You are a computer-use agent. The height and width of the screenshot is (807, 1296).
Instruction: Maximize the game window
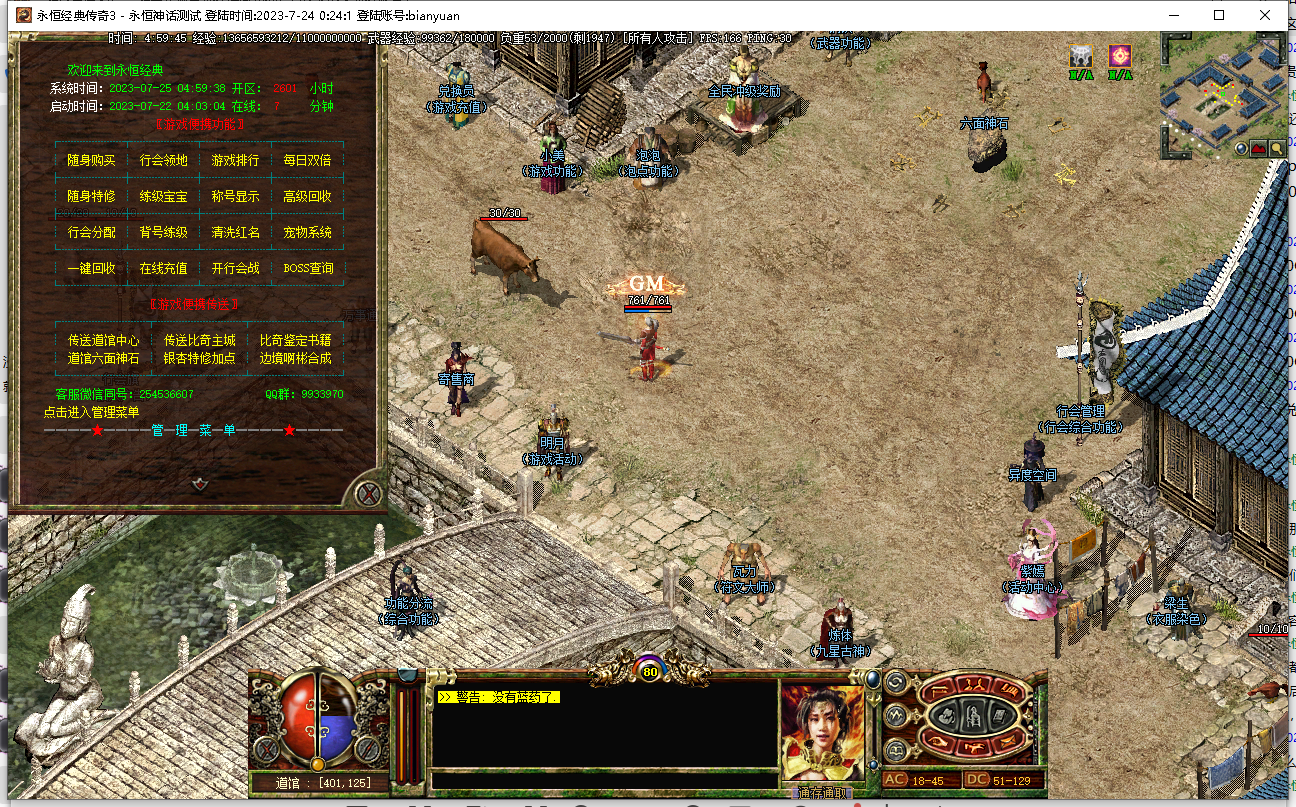pyautogui.click(x=1219, y=15)
